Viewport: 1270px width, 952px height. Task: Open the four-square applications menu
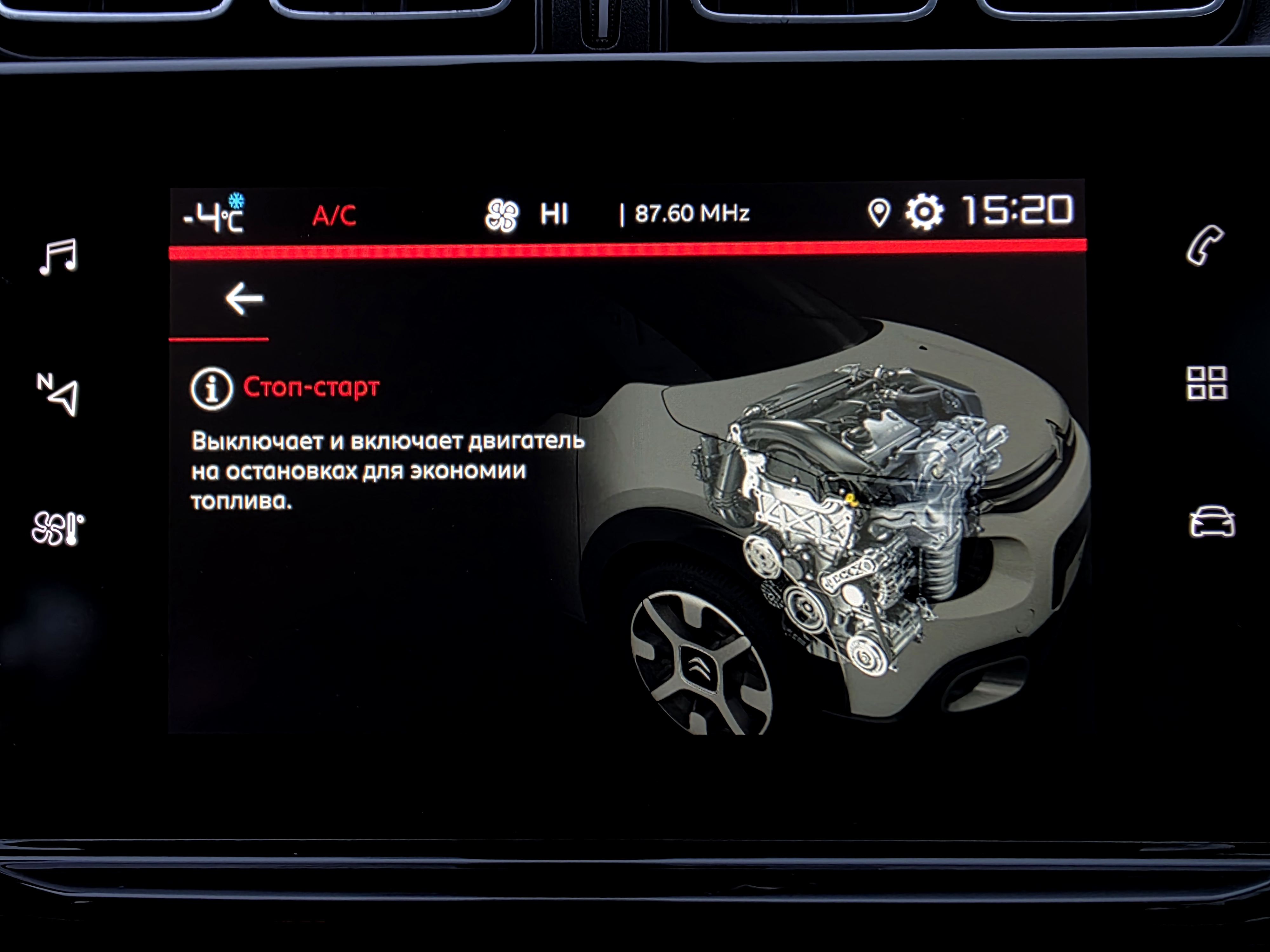pos(1206,383)
